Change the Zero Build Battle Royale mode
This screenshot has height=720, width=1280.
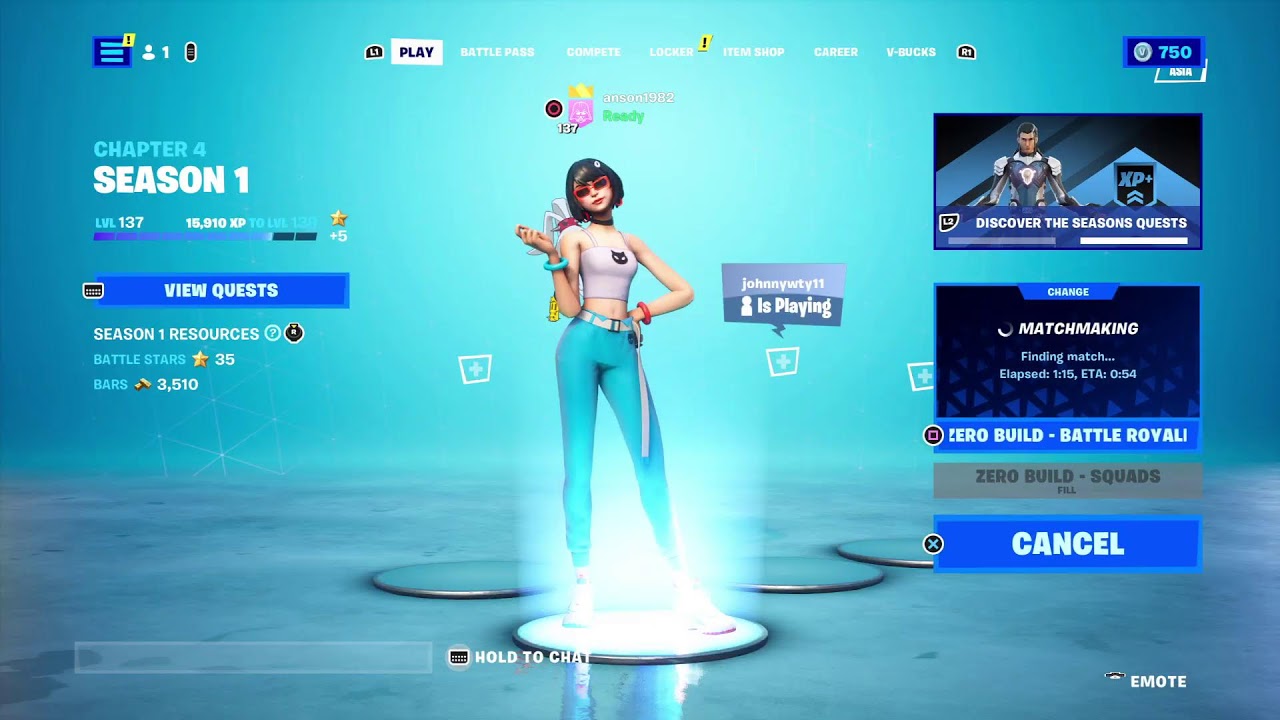1067,435
